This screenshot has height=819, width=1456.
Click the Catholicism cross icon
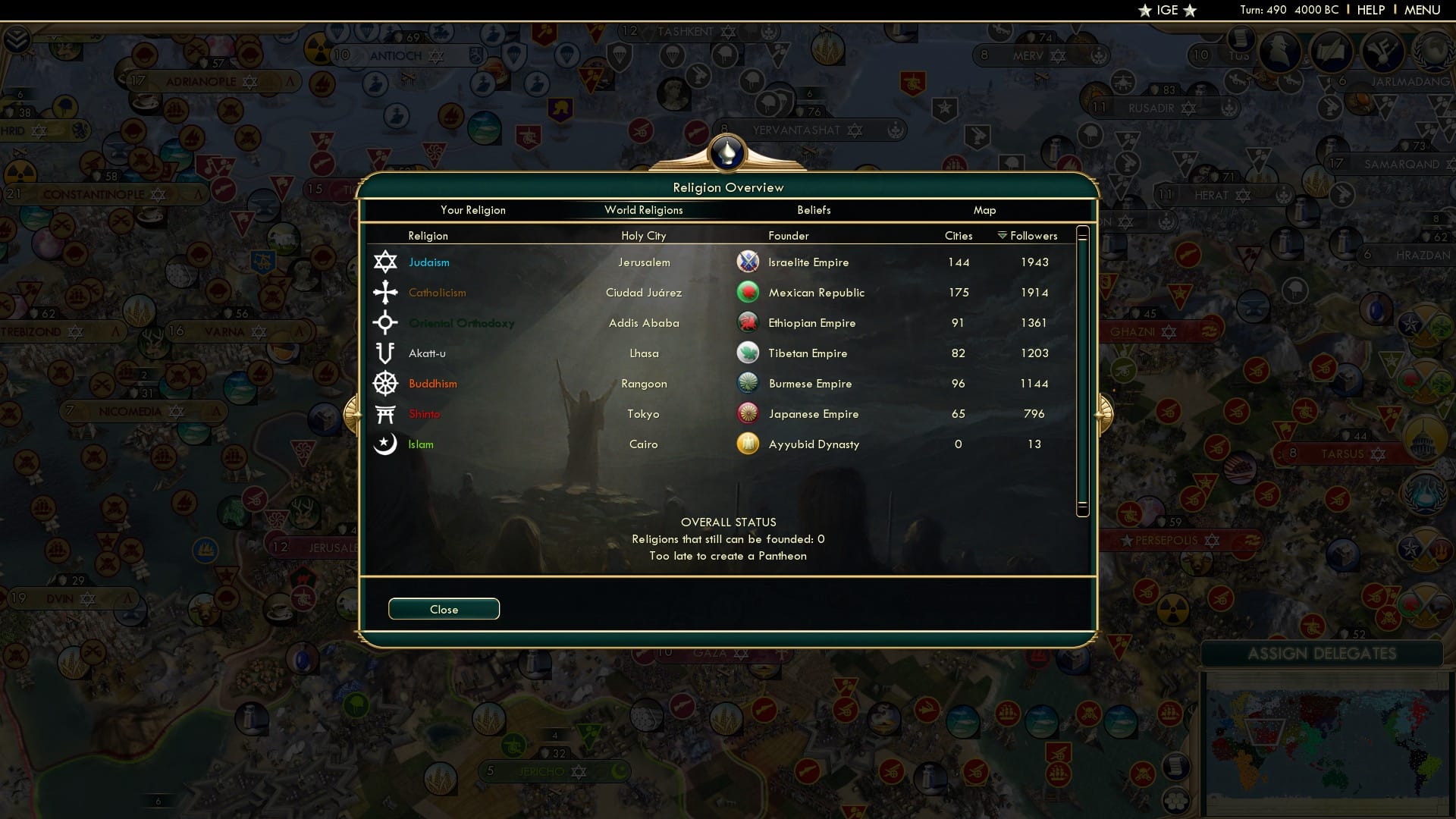point(386,292)
